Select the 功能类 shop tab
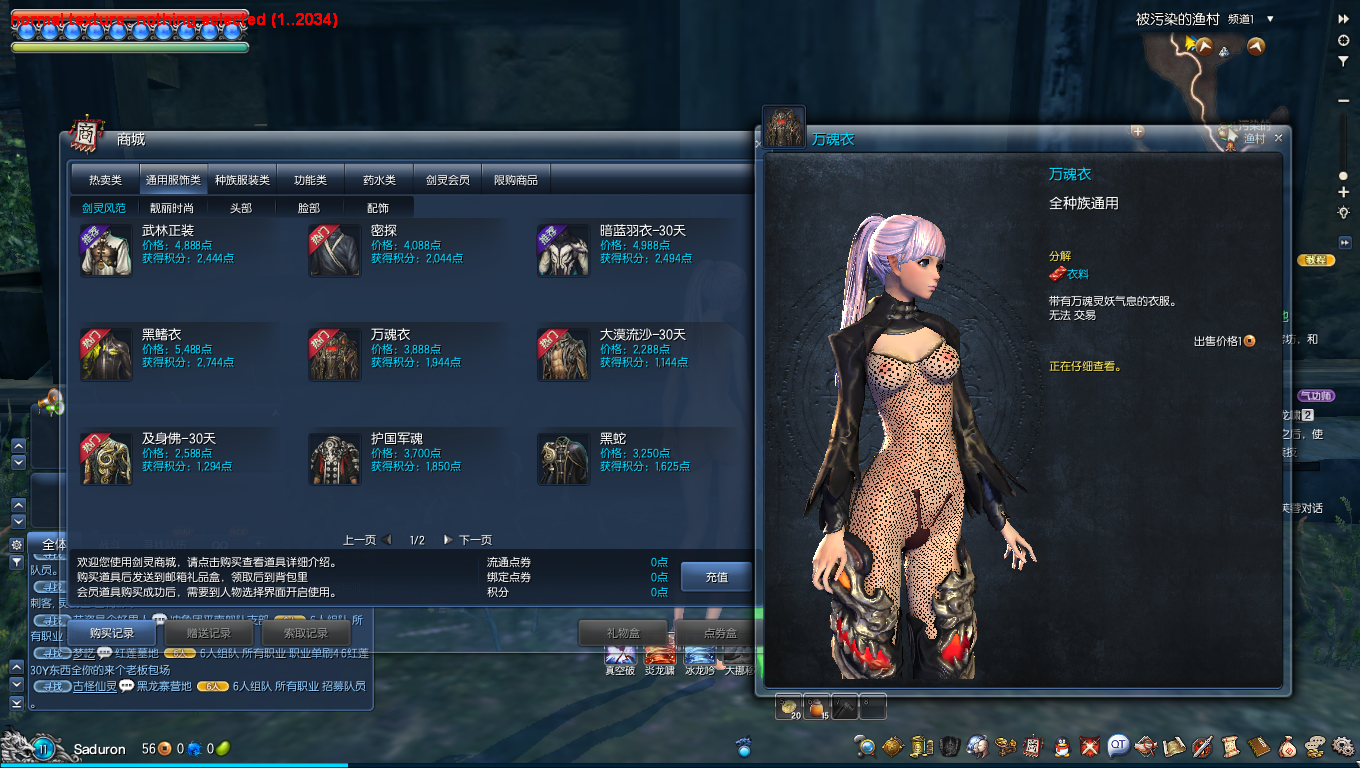Viewport: 1360px width, 768px height. tap(310, 180)
